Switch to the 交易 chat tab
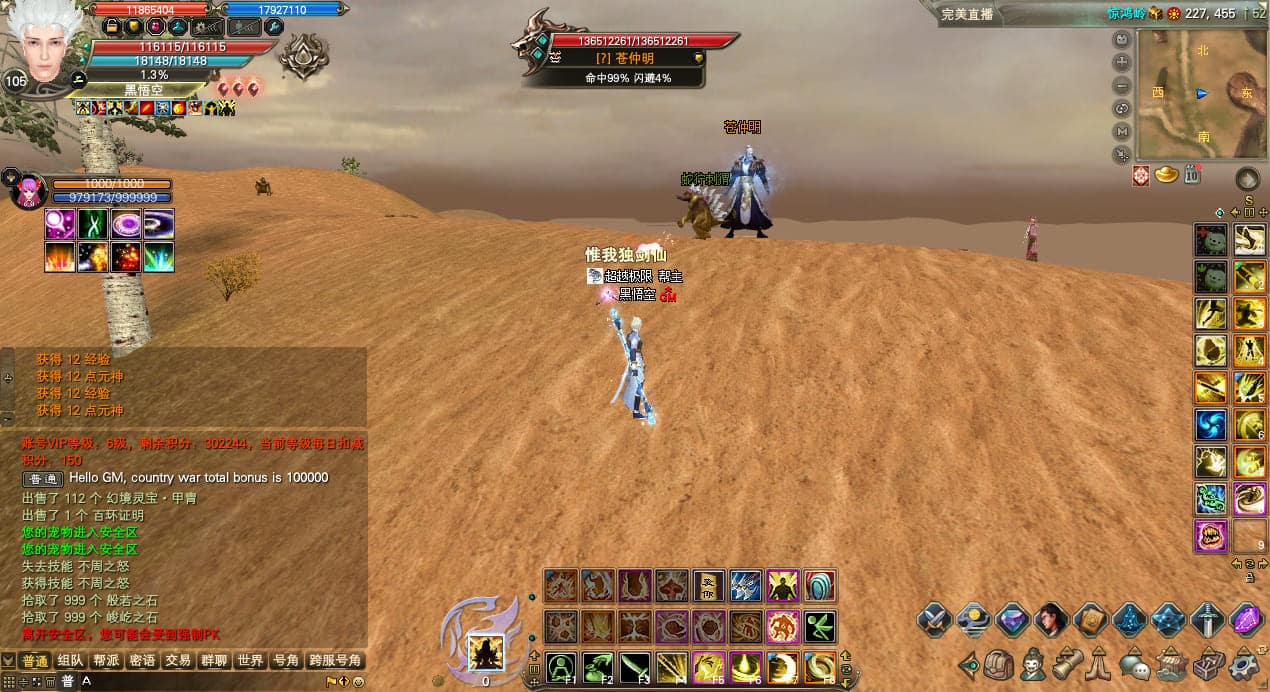This screenshot has width=1270, height=692. (x=178, y=661)
